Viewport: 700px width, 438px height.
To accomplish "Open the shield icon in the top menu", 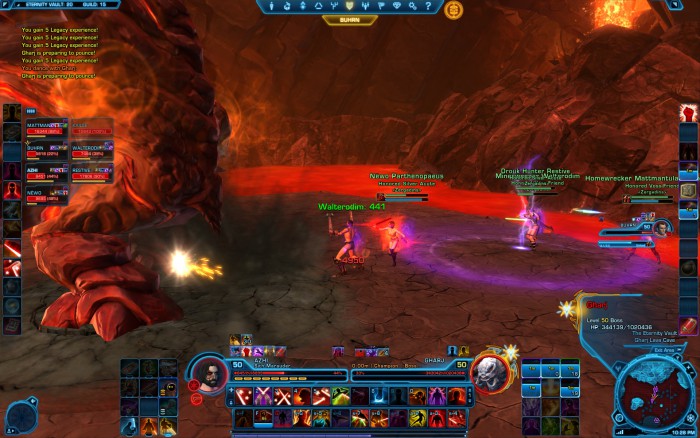I will [350, 6].
